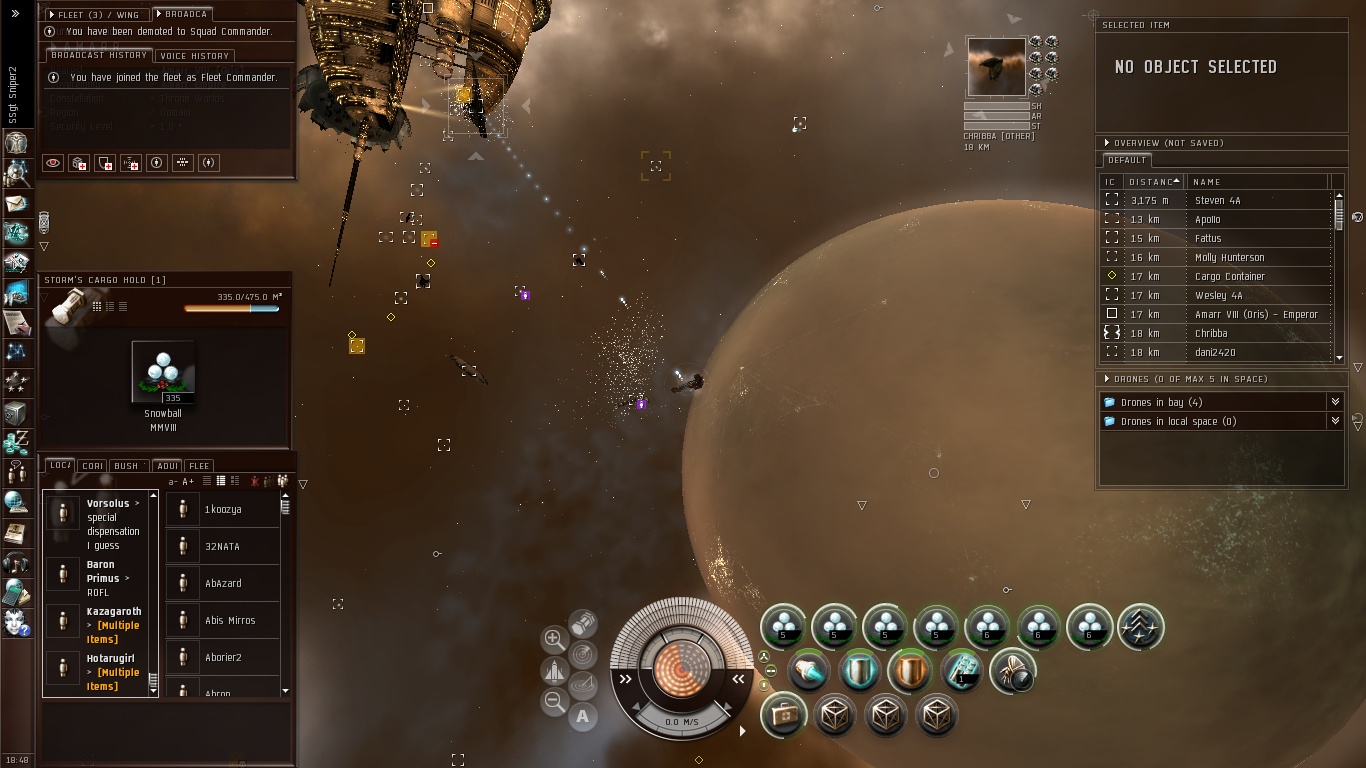Activate the orange armor hardener module
1366x768 pixels.
[x=909, y=671]
